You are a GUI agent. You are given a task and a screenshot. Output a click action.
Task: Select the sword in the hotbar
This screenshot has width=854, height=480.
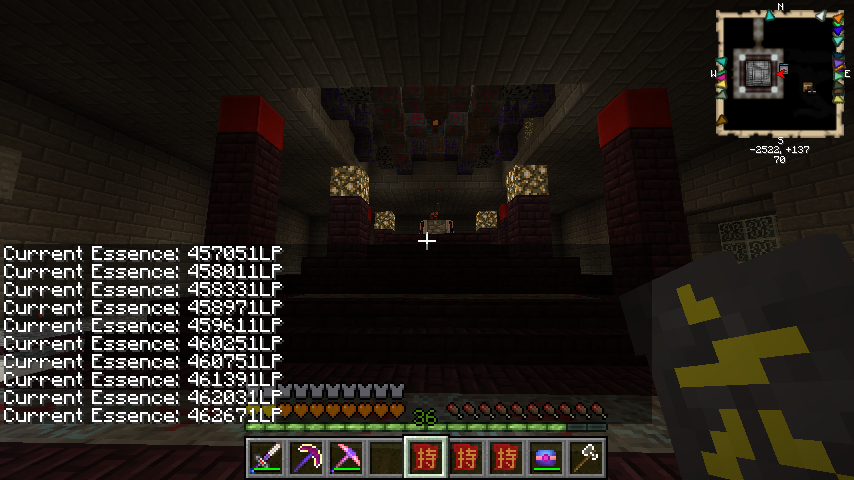coord(266,458)
